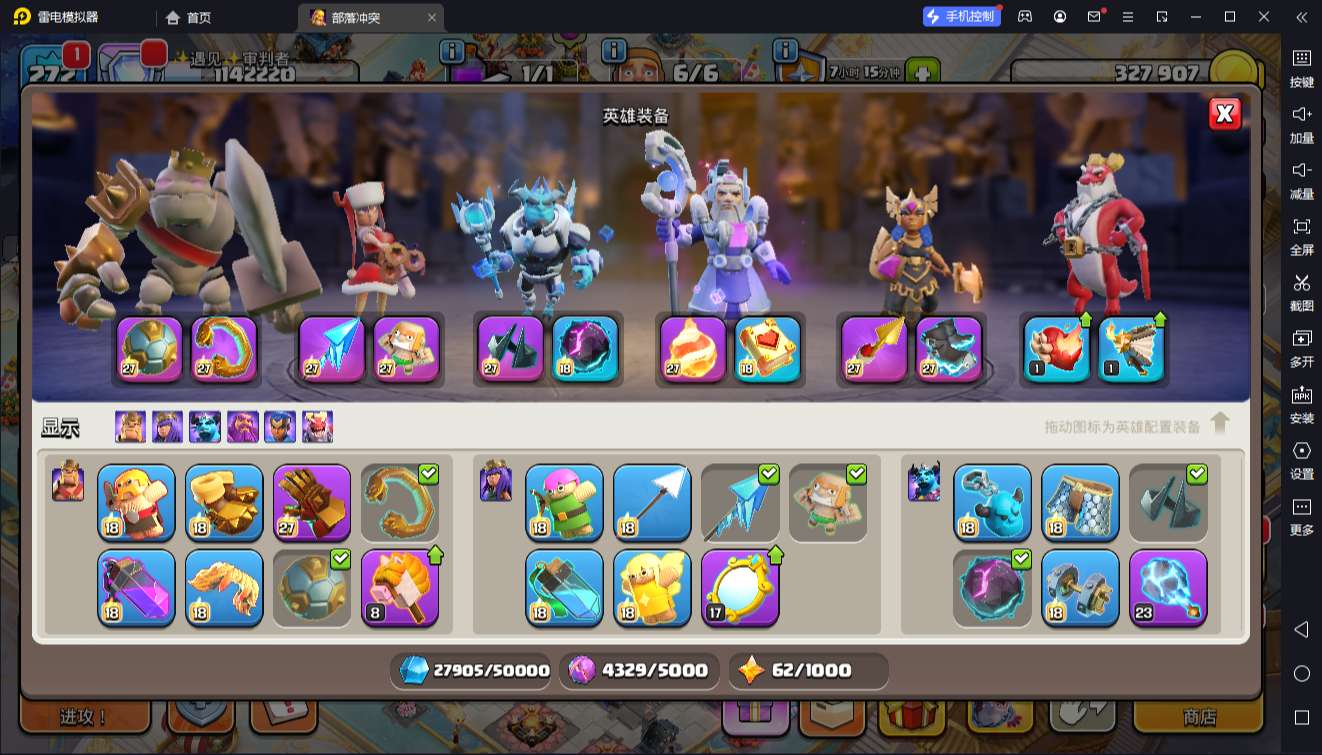Open the Grand Warden's equipped fireball slot
This screenshot has height=755, width=1322.
(x=693, y=349)
